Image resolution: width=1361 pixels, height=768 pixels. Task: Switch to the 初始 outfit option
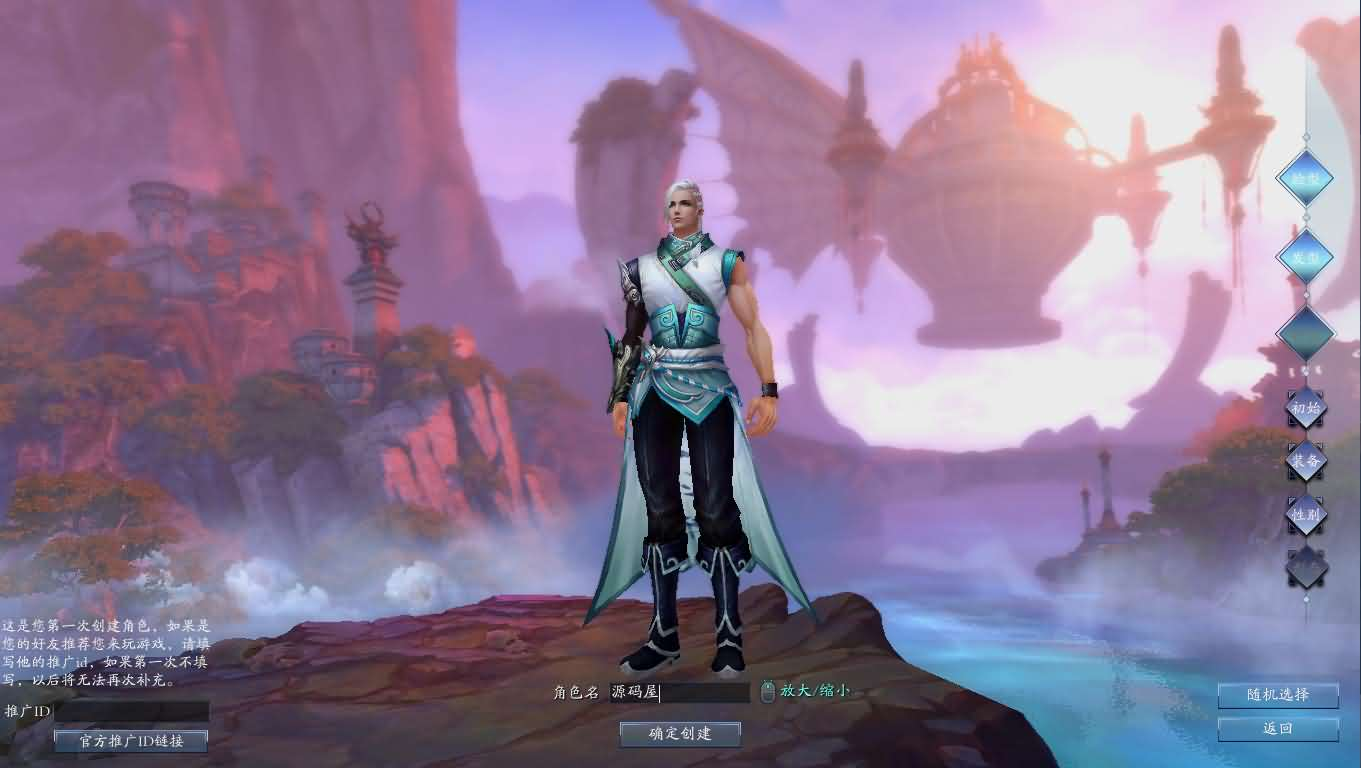tap(1305, 408)
